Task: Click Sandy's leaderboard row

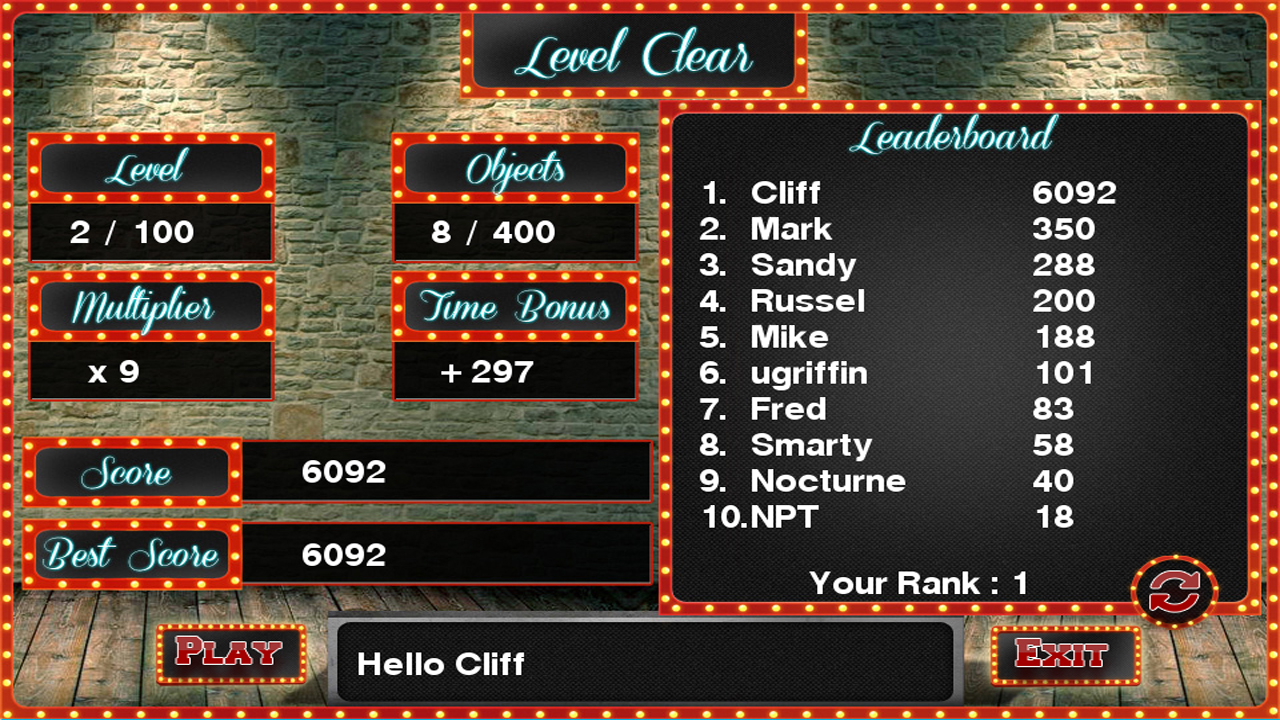Action: [908, 265]
